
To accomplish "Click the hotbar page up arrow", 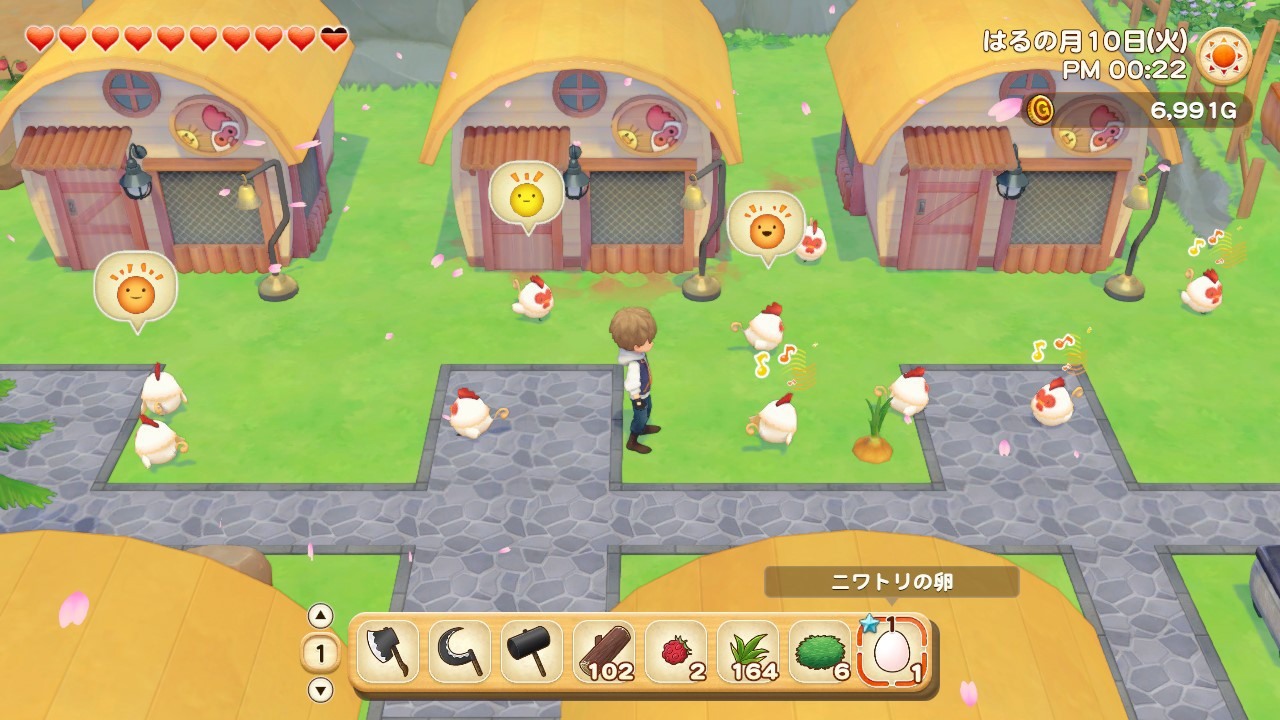I will coord(320,616).
